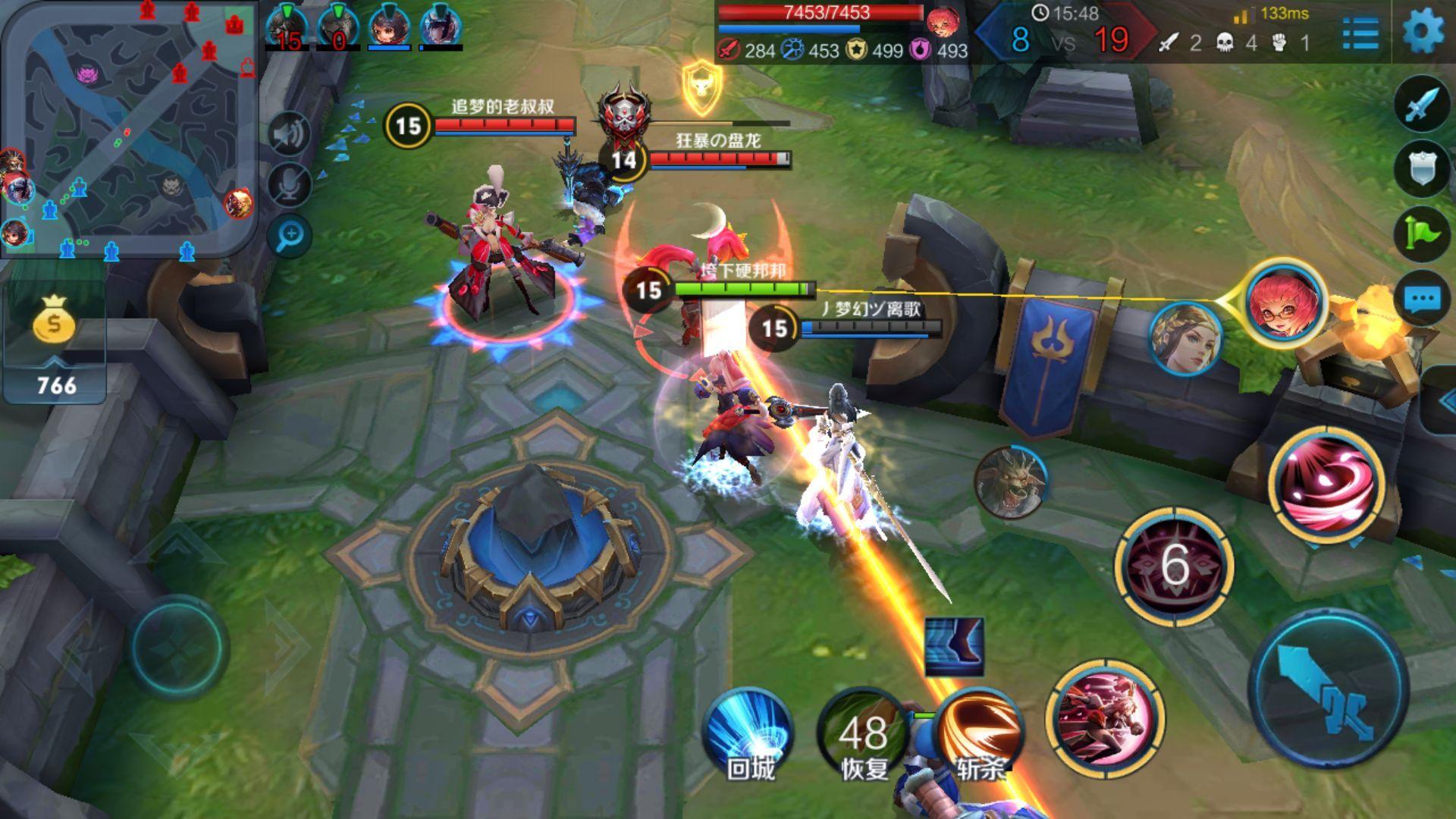Toggle the microphone voice button

[289, 184]
